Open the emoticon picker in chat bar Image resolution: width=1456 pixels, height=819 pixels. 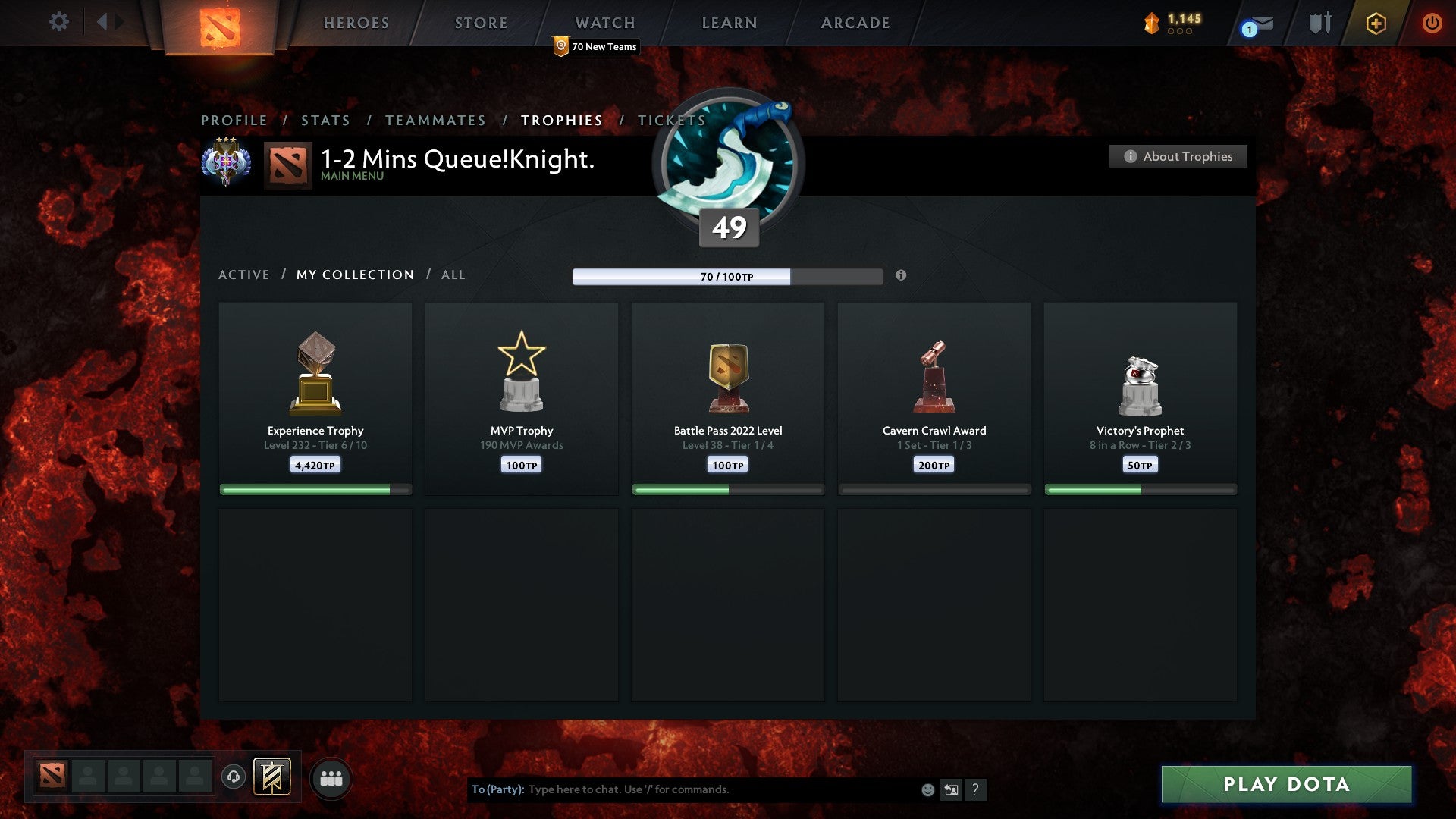click(927, 789)
